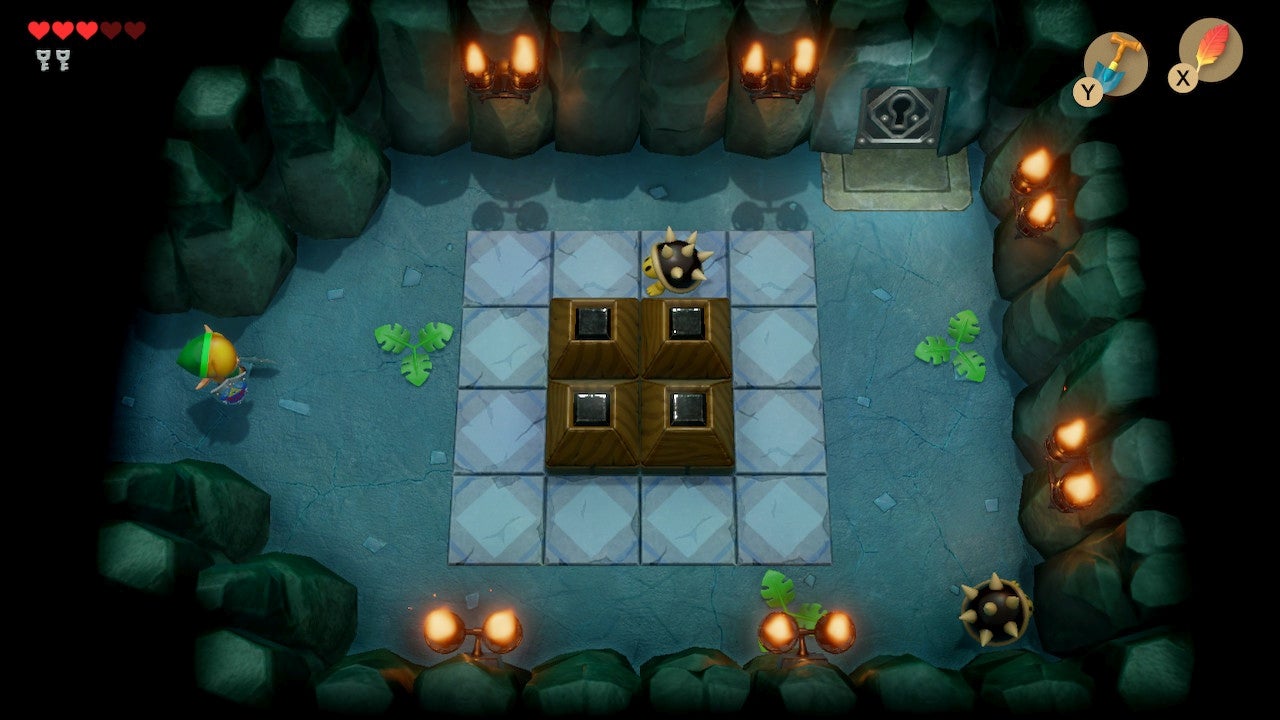The image size is (1280, 720).
Task: Click the spiked enemy above the blocks
Action: [x=678, y=262]
